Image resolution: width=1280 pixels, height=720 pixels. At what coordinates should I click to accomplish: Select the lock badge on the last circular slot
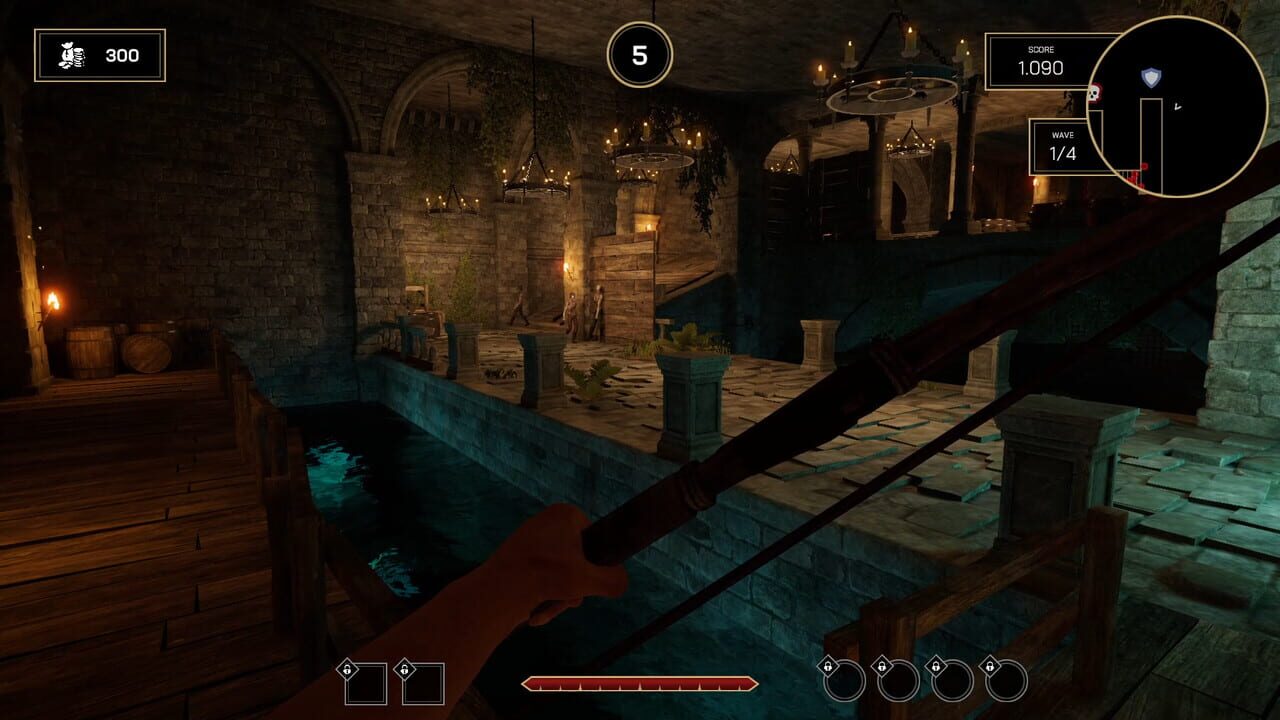click(x=991, y=665)
